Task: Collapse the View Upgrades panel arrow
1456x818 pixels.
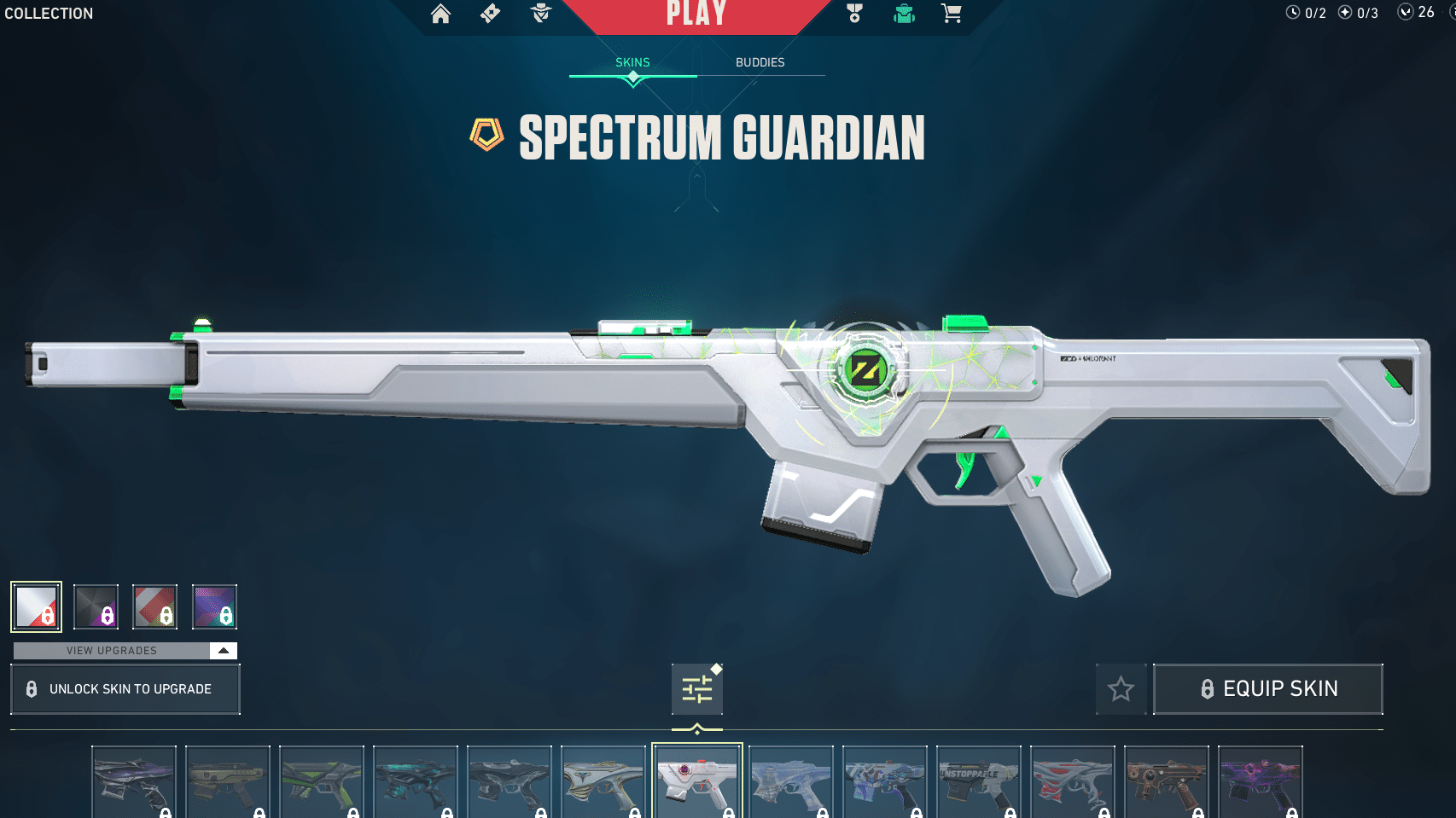Action: (x=223, y=650)
